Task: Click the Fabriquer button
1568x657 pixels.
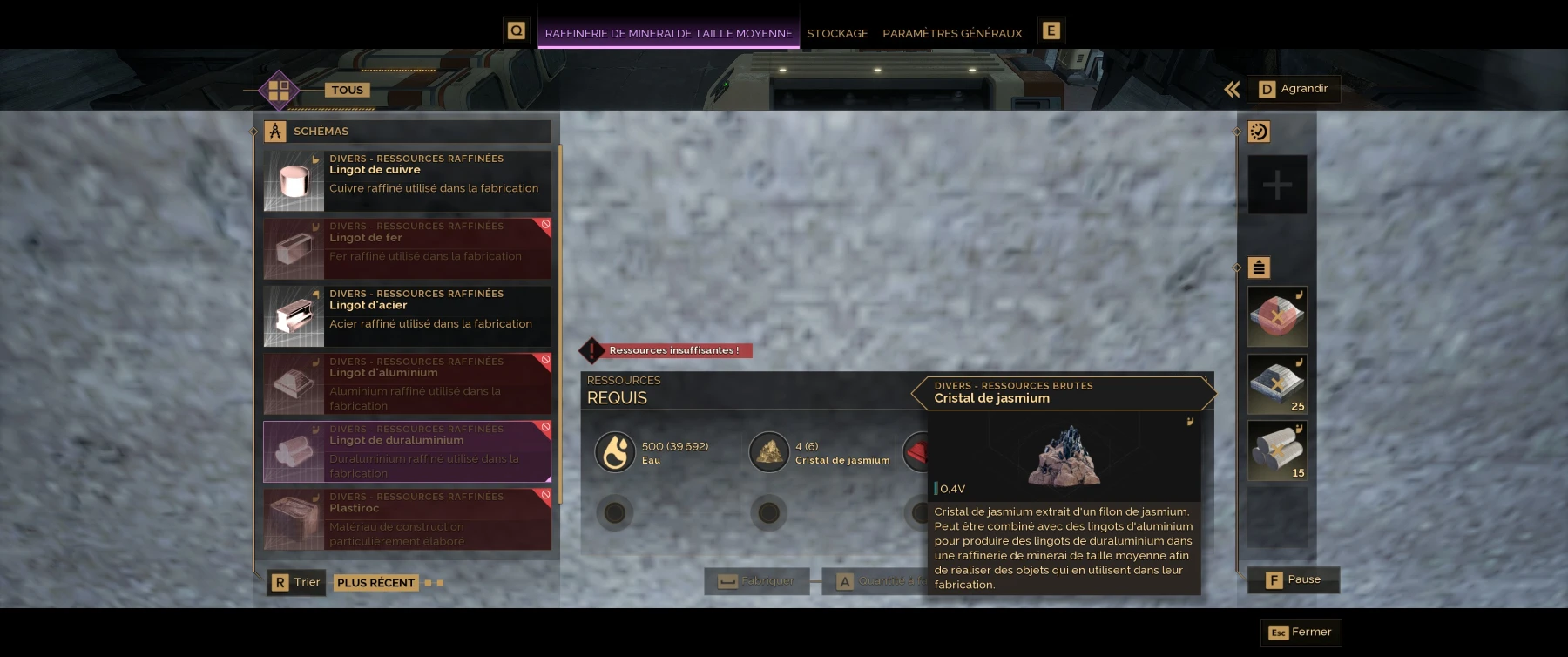Action: click(756, 581)
